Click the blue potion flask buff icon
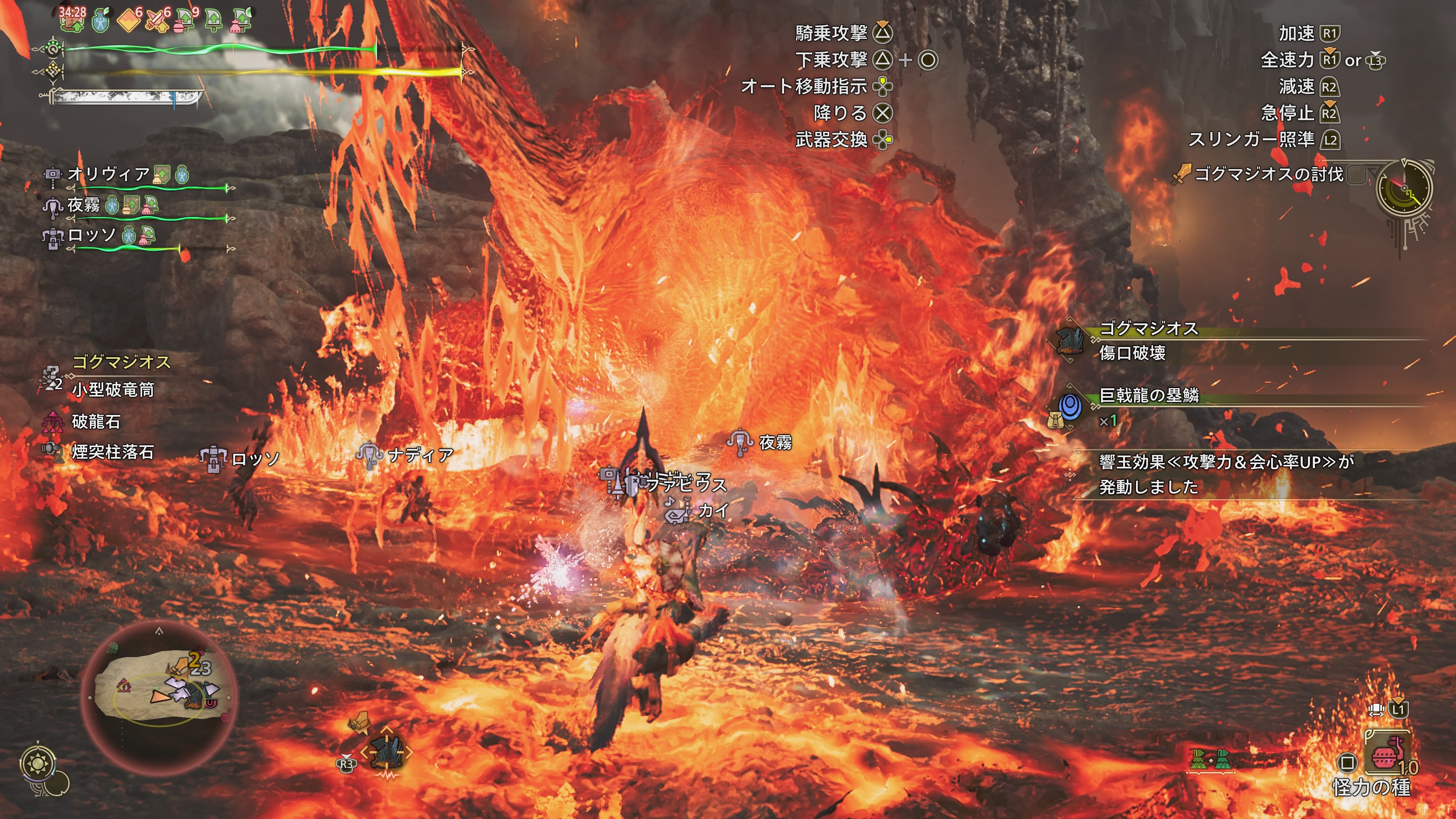Screen dimensions: 1456x819 point(100,20)
